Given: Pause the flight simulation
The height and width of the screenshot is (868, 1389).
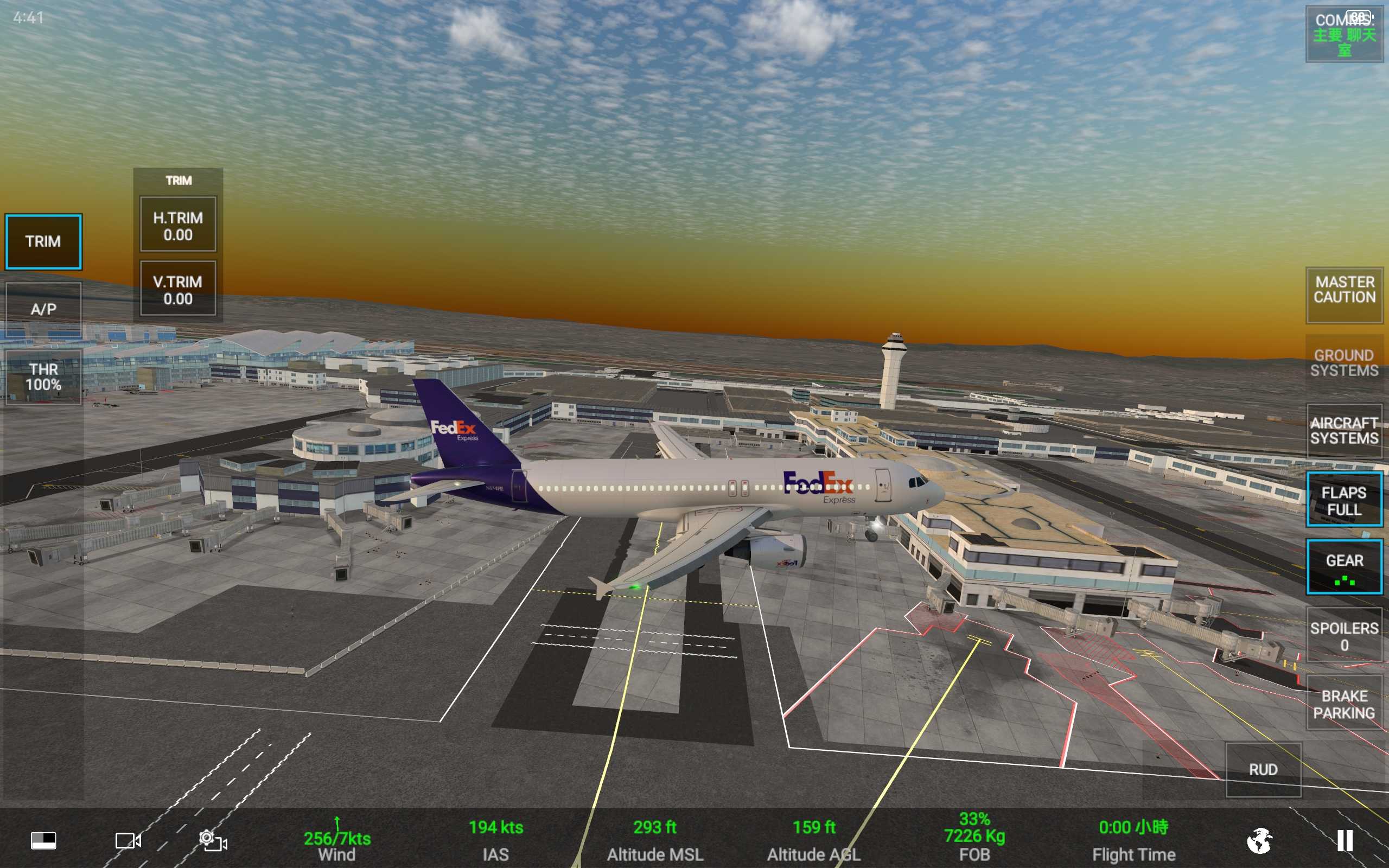Looking at the screenshot, I should 1344,841.
